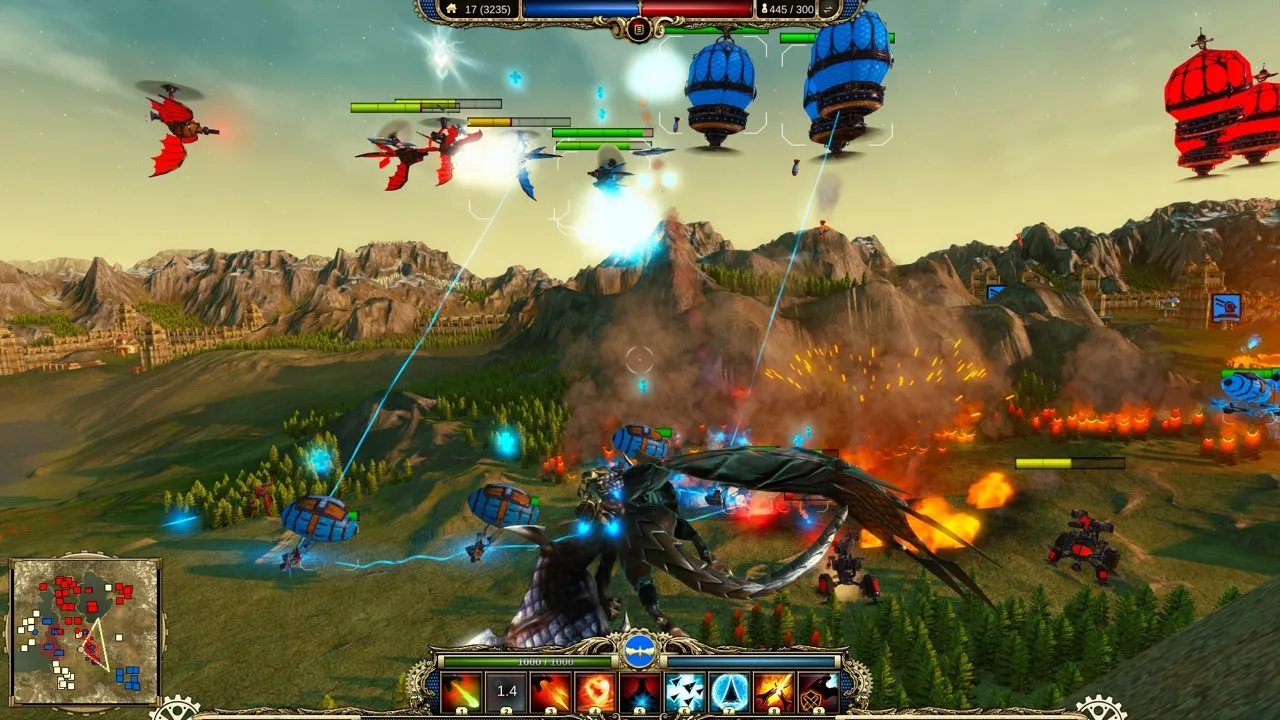Open the circular menu button below the score bar

pos(639,29)
